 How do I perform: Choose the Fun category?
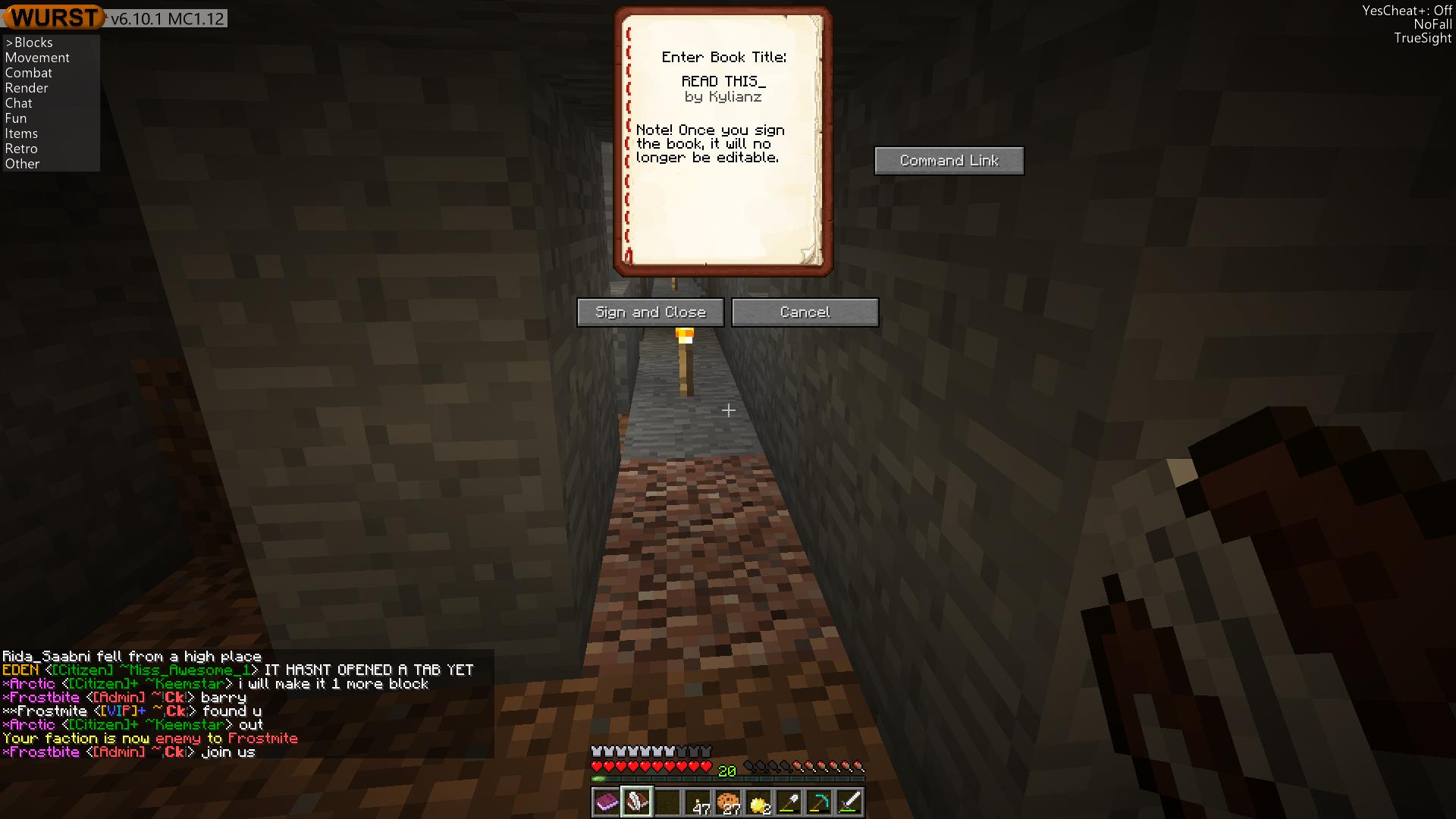[16, 118]
